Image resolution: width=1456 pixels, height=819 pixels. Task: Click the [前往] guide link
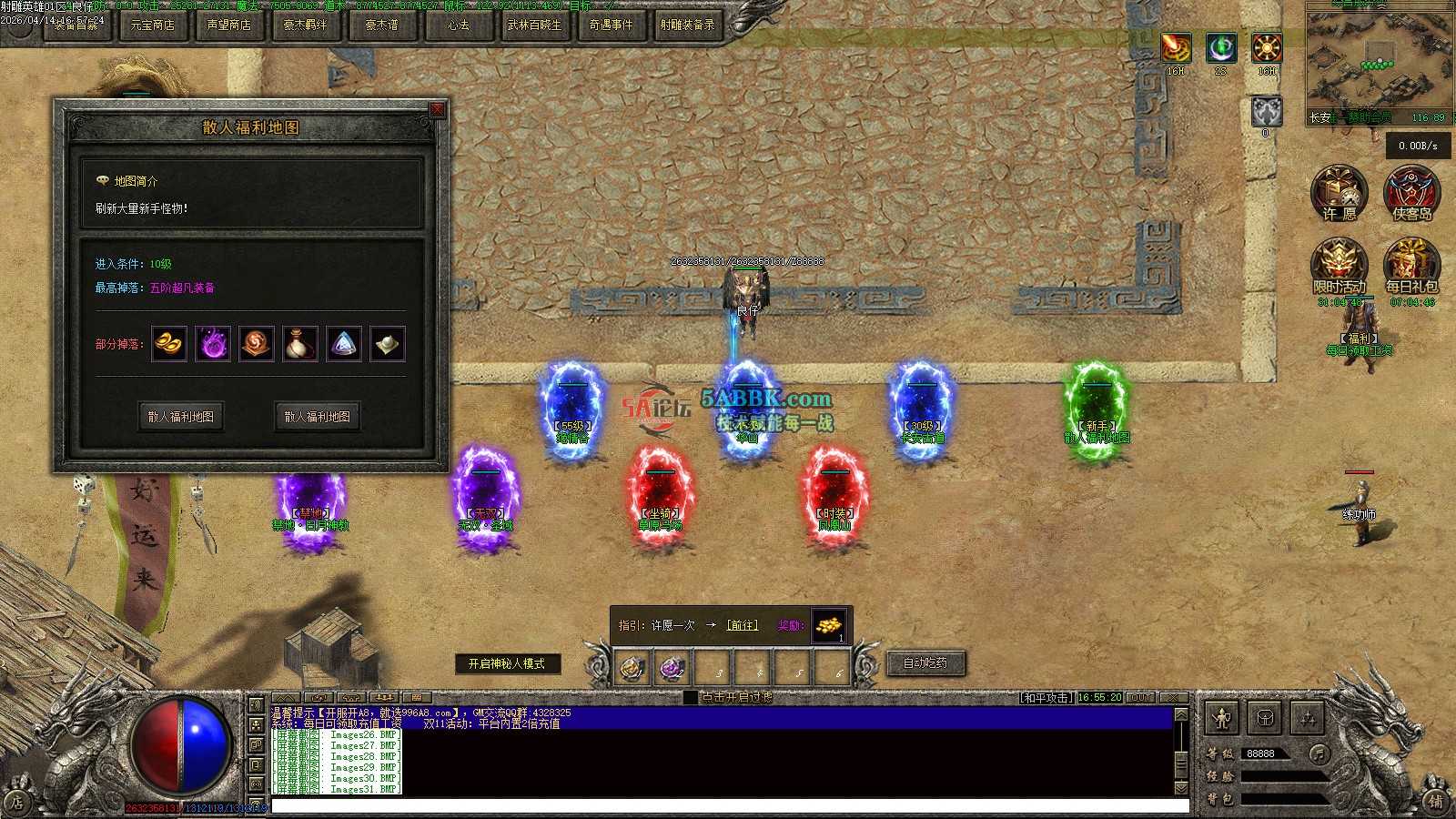[x=742, y=625]
